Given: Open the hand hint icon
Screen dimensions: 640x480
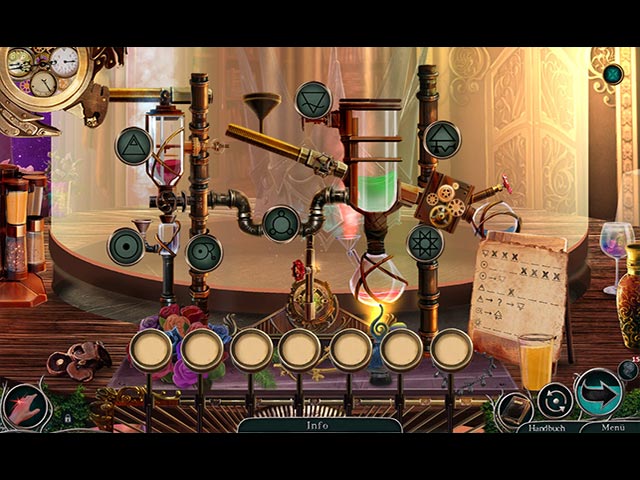Looking at the screenshot, I should (x=24, y=407).
